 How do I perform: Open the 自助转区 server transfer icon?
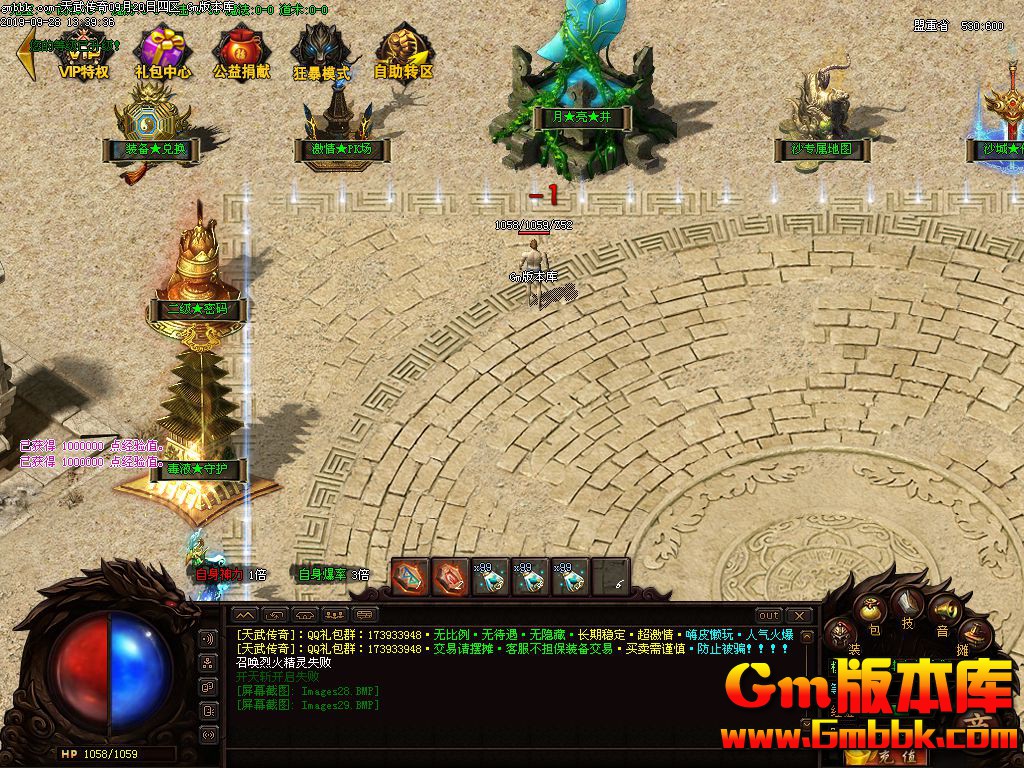(403, 51)
